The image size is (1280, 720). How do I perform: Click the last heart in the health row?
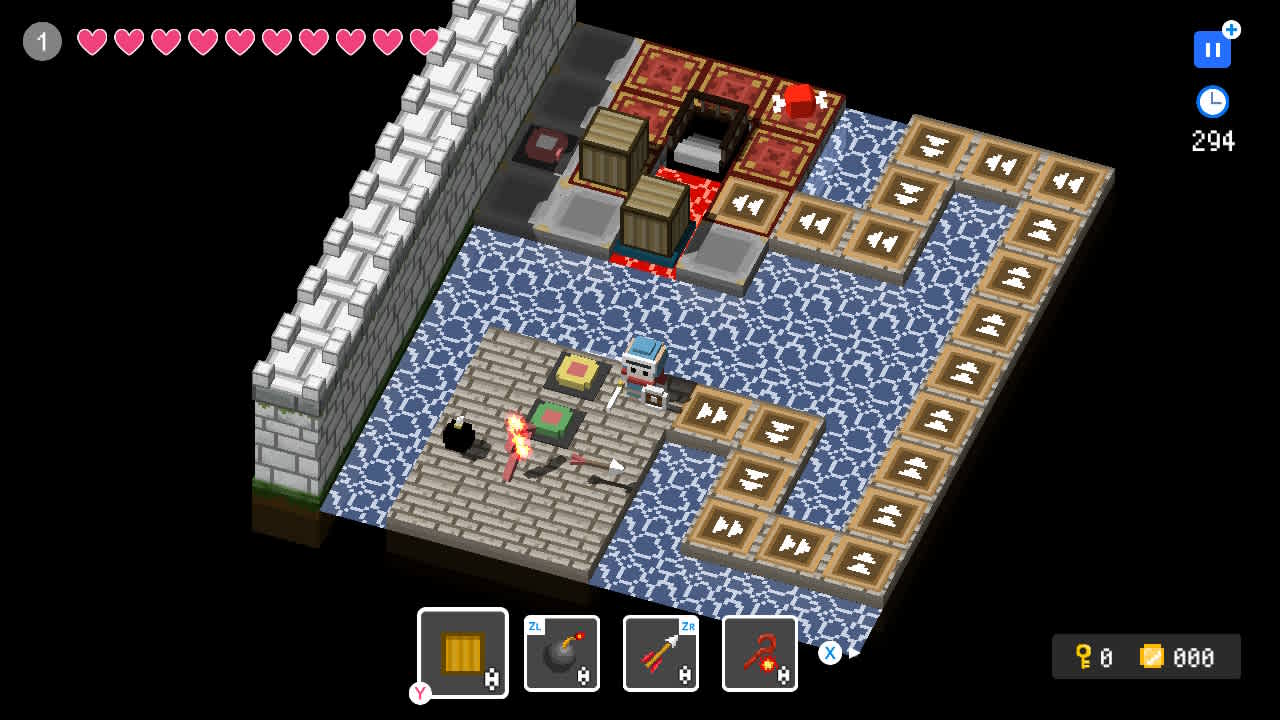[423, 41]
